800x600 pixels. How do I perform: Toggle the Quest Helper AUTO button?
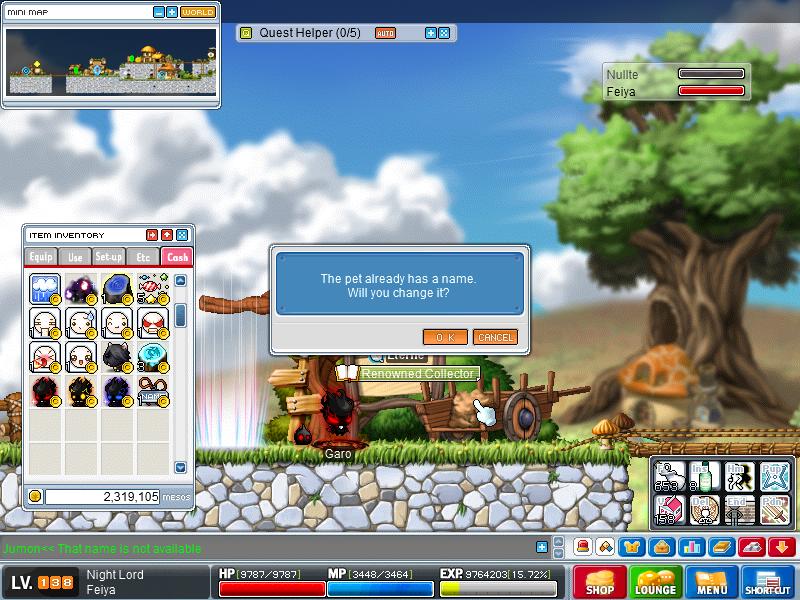(385, 33)
